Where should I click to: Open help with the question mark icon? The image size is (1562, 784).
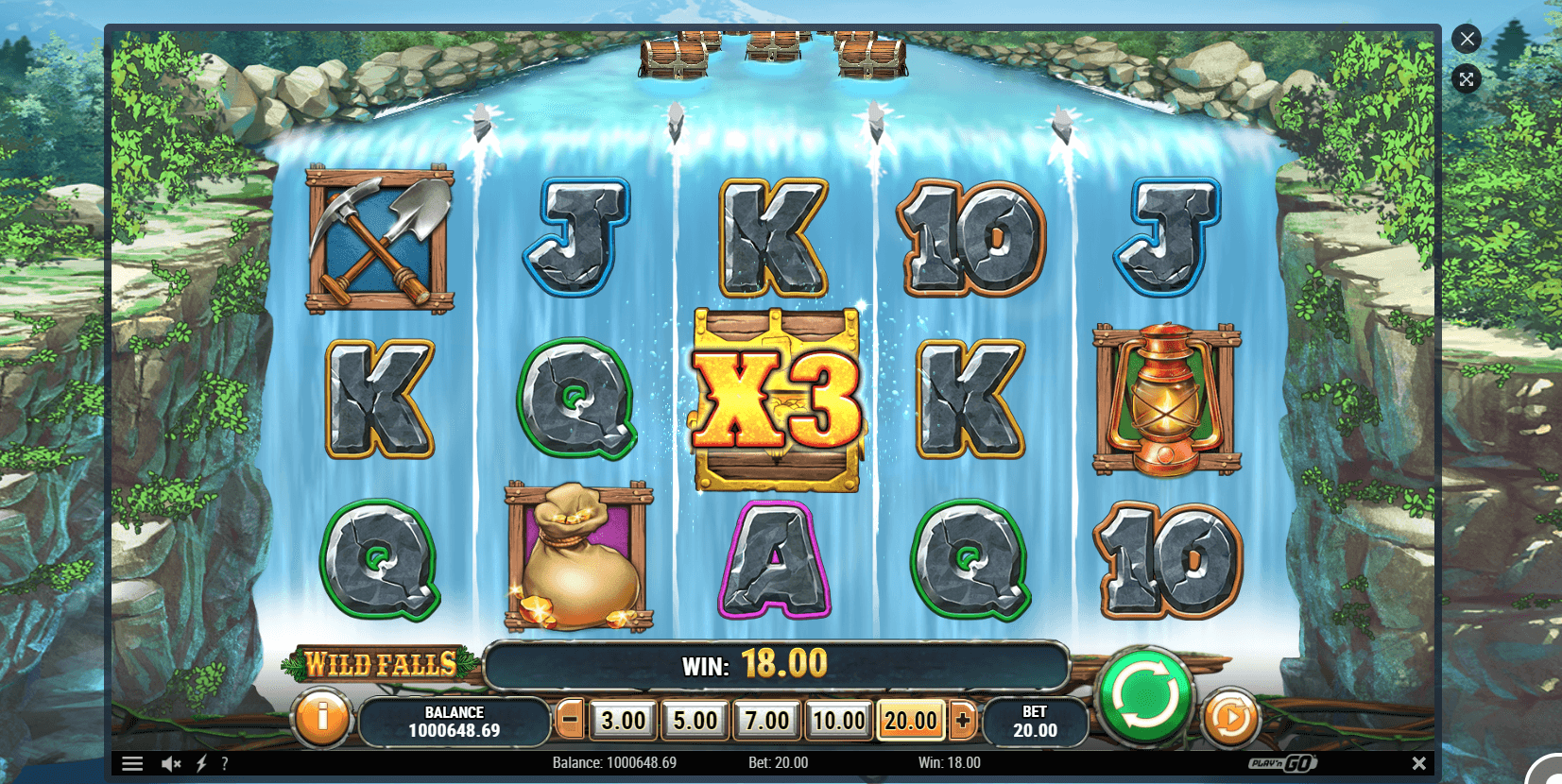pos(224,763)
